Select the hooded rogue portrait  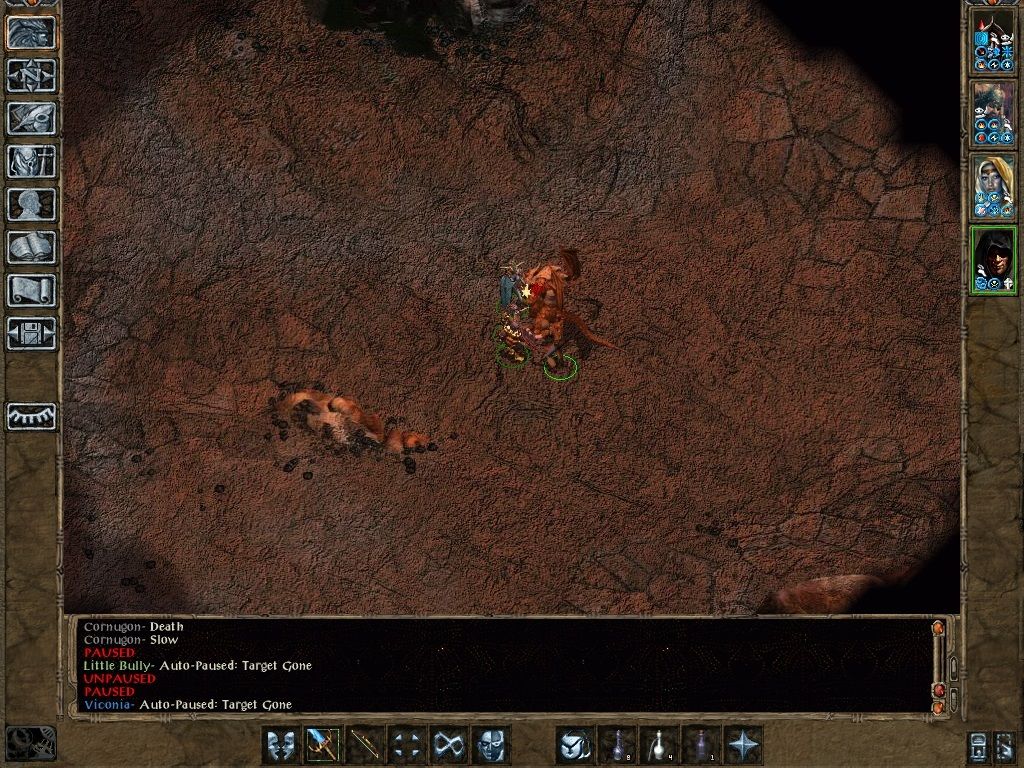click(992, 260)
